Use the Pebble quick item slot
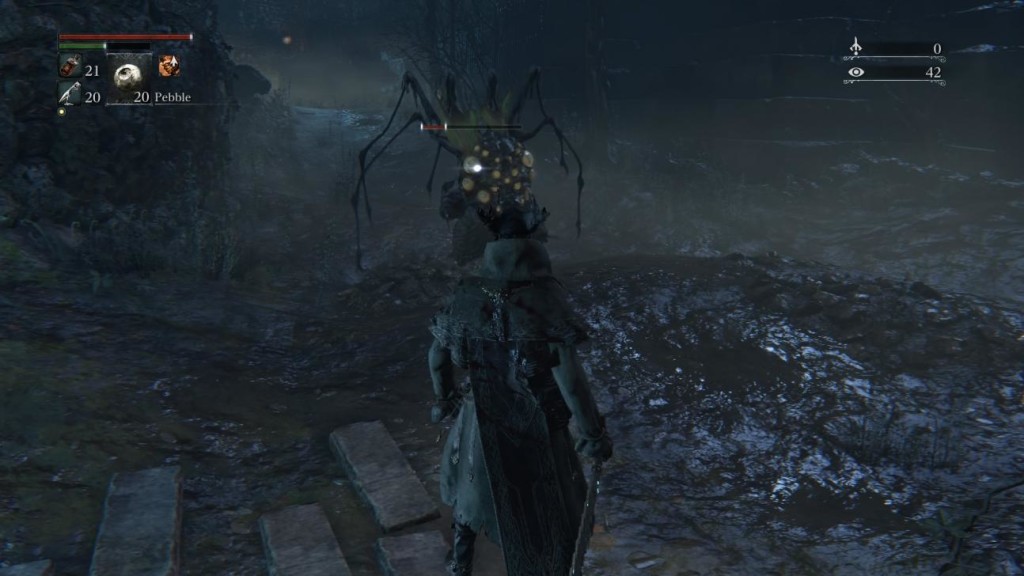 (x=128, y=78)
